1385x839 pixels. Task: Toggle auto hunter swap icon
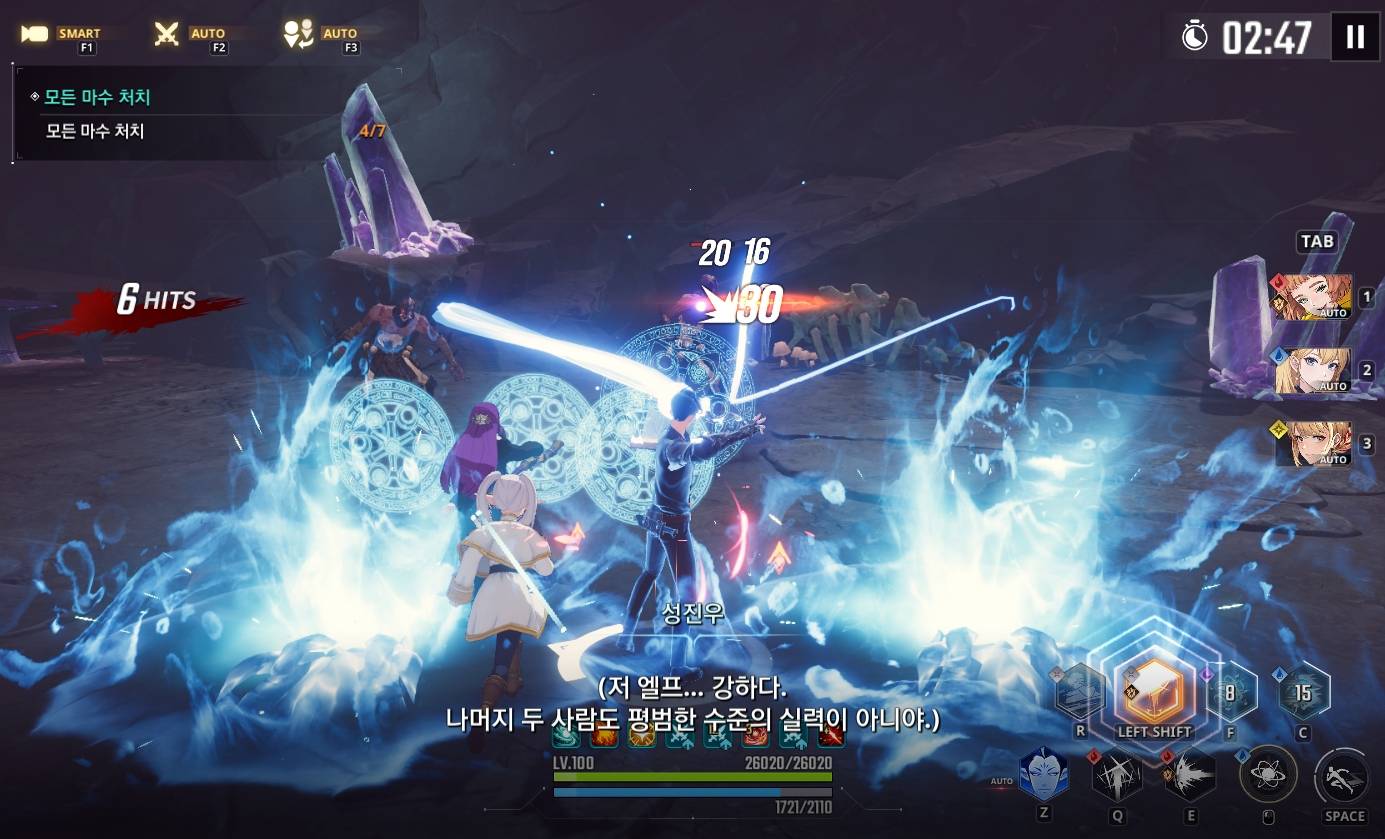point(298,35)
